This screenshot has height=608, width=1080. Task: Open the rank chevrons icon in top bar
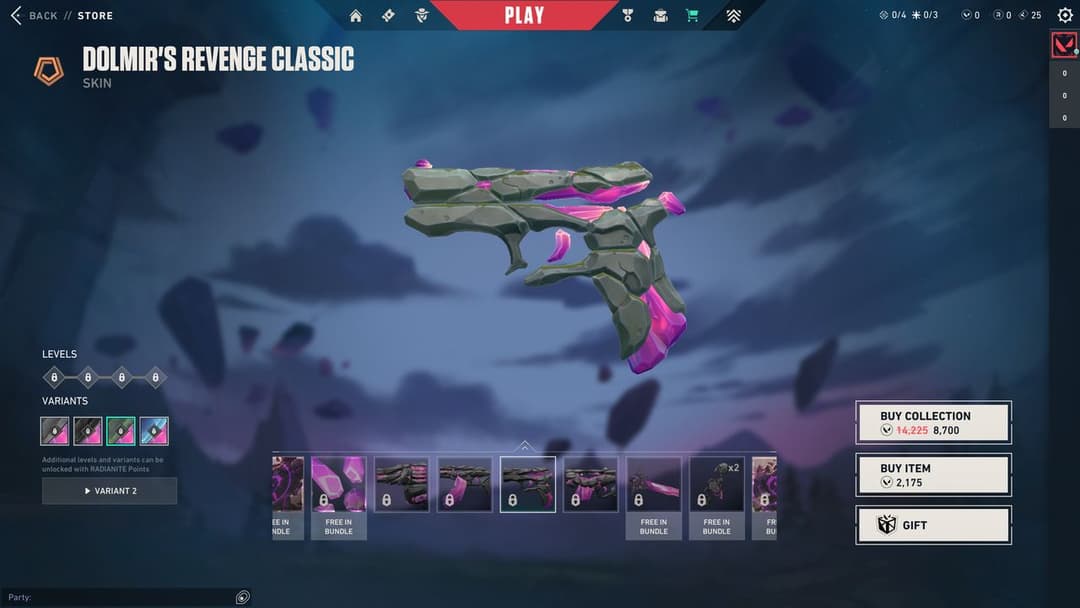click(x=734, y=16)
